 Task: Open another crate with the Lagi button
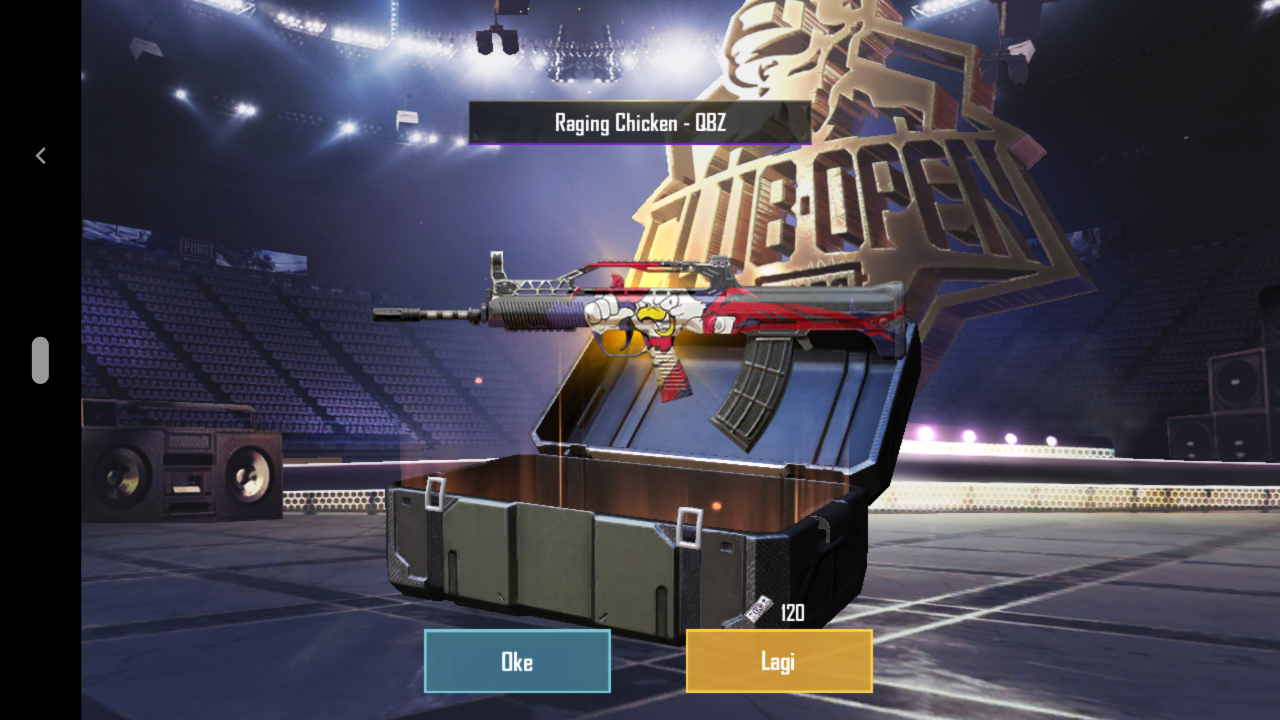click(x=778, y=661)
